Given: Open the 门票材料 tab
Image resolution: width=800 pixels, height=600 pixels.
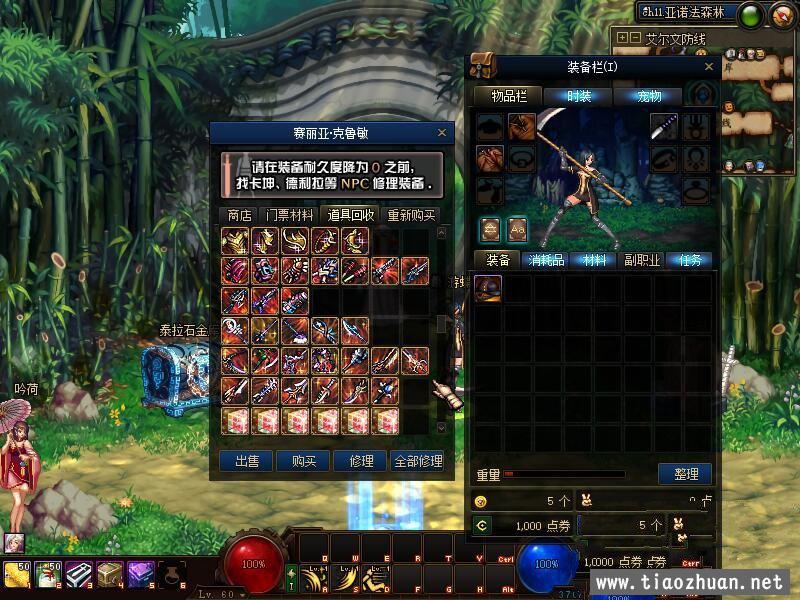Looking at the screenshot, I should (x=289, y=215).
